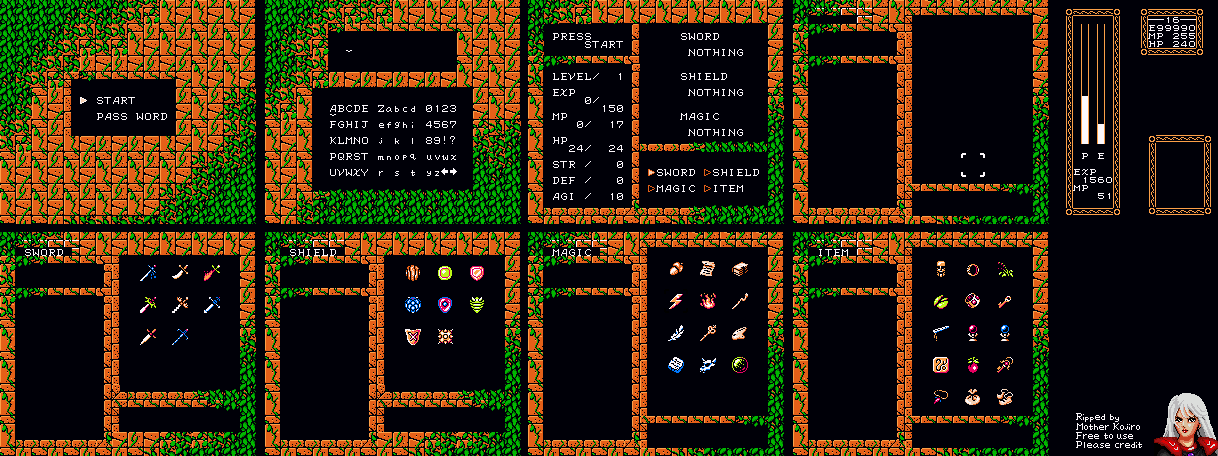Pick the boots item

[1003, 396]
